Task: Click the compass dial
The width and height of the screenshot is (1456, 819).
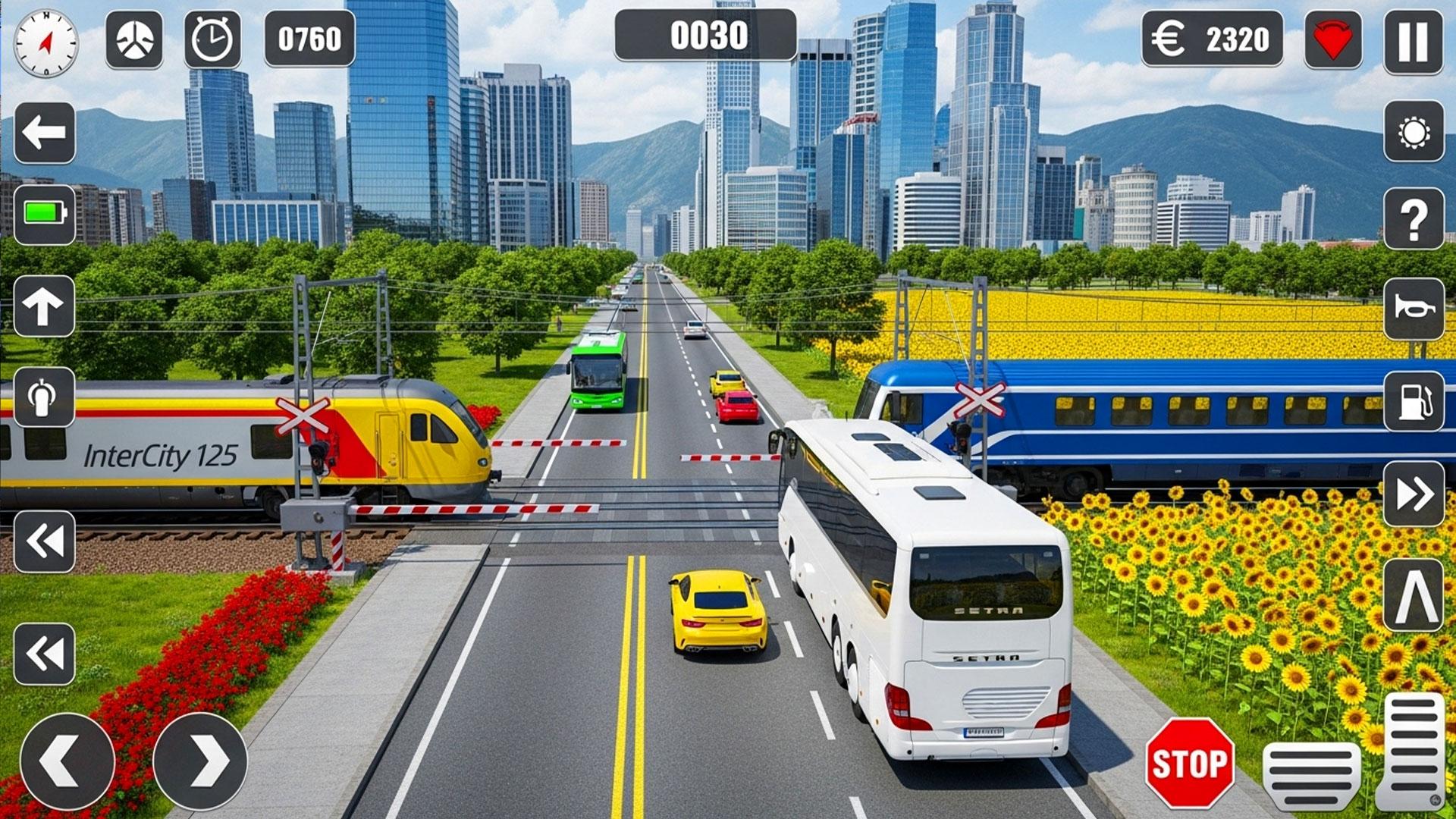Action: [45, 43]
